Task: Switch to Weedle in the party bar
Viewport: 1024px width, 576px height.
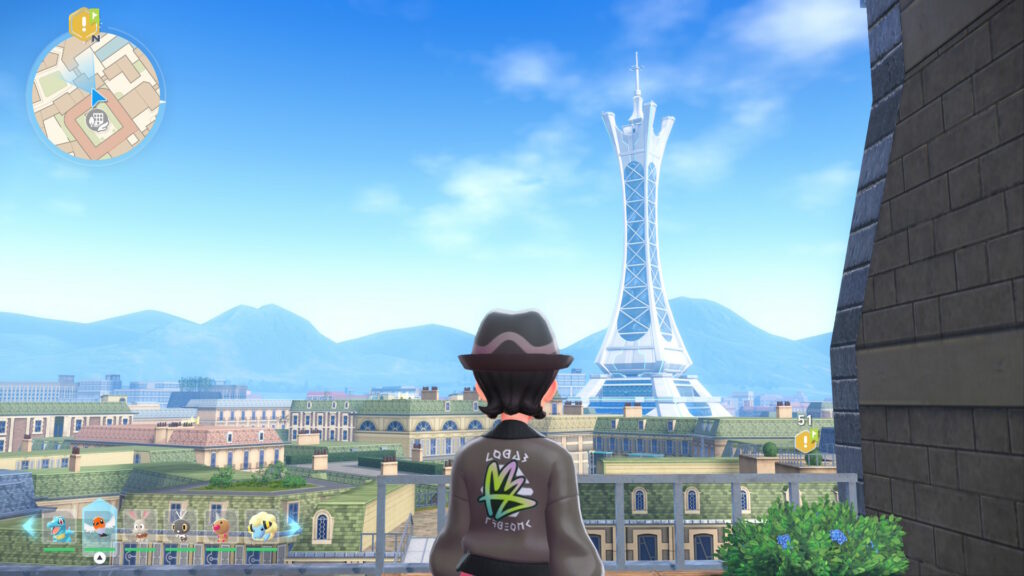Action: (221, 527)
